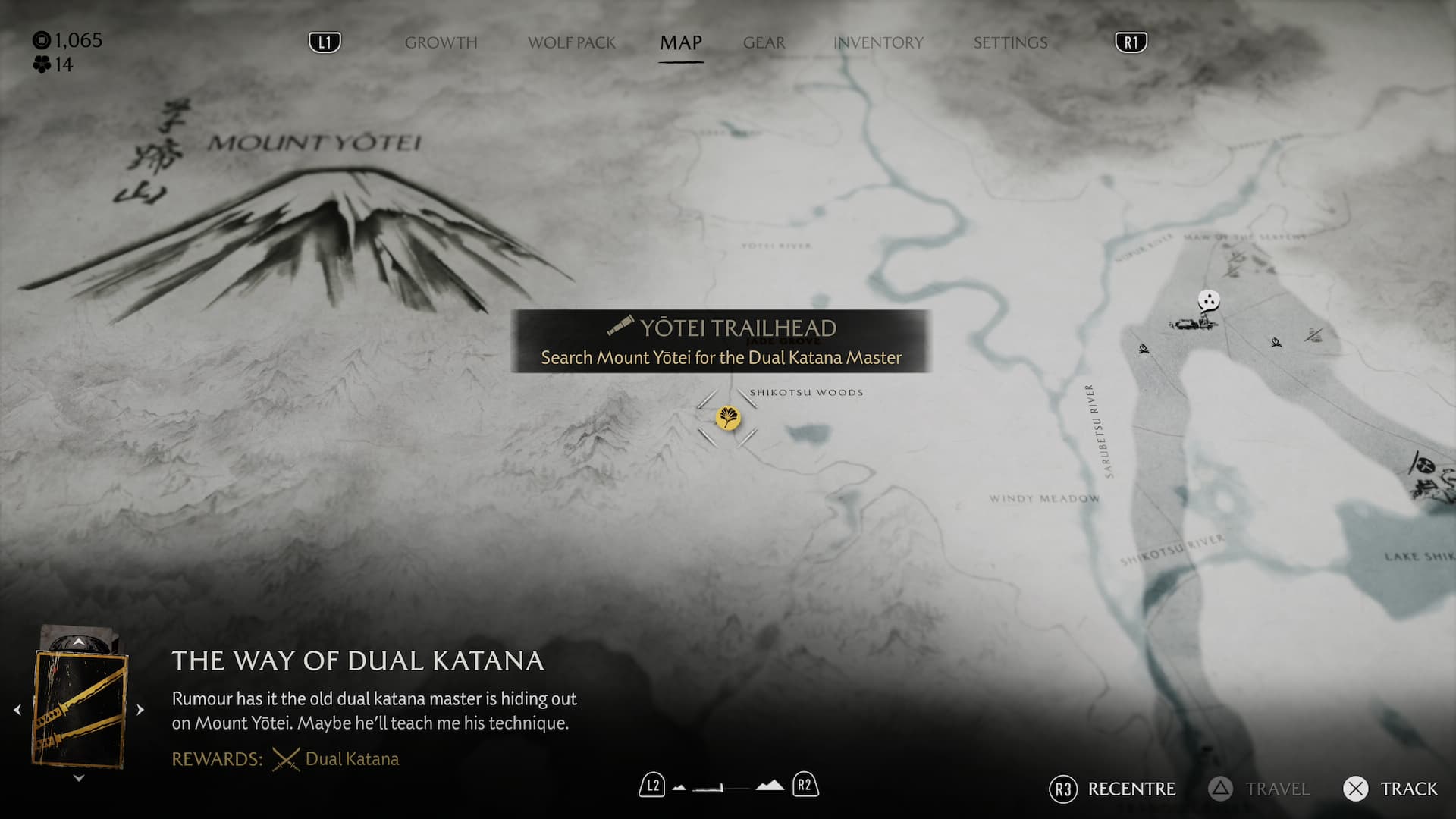Switch to the Growth tab
The image size is (1456, 819).
pos(441,42)
